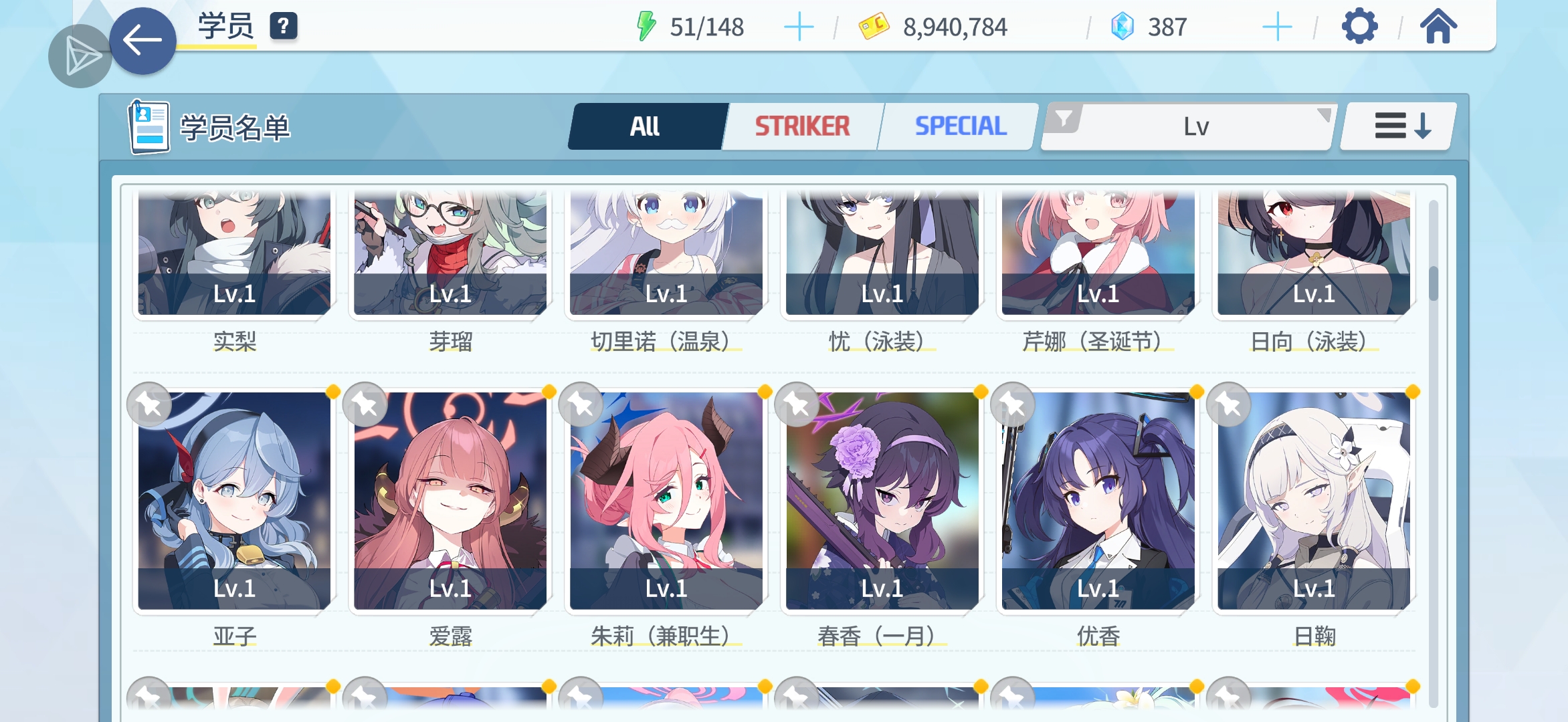
Task: Click the blue pyroxene gem icon
Action: pos(1125,26)
